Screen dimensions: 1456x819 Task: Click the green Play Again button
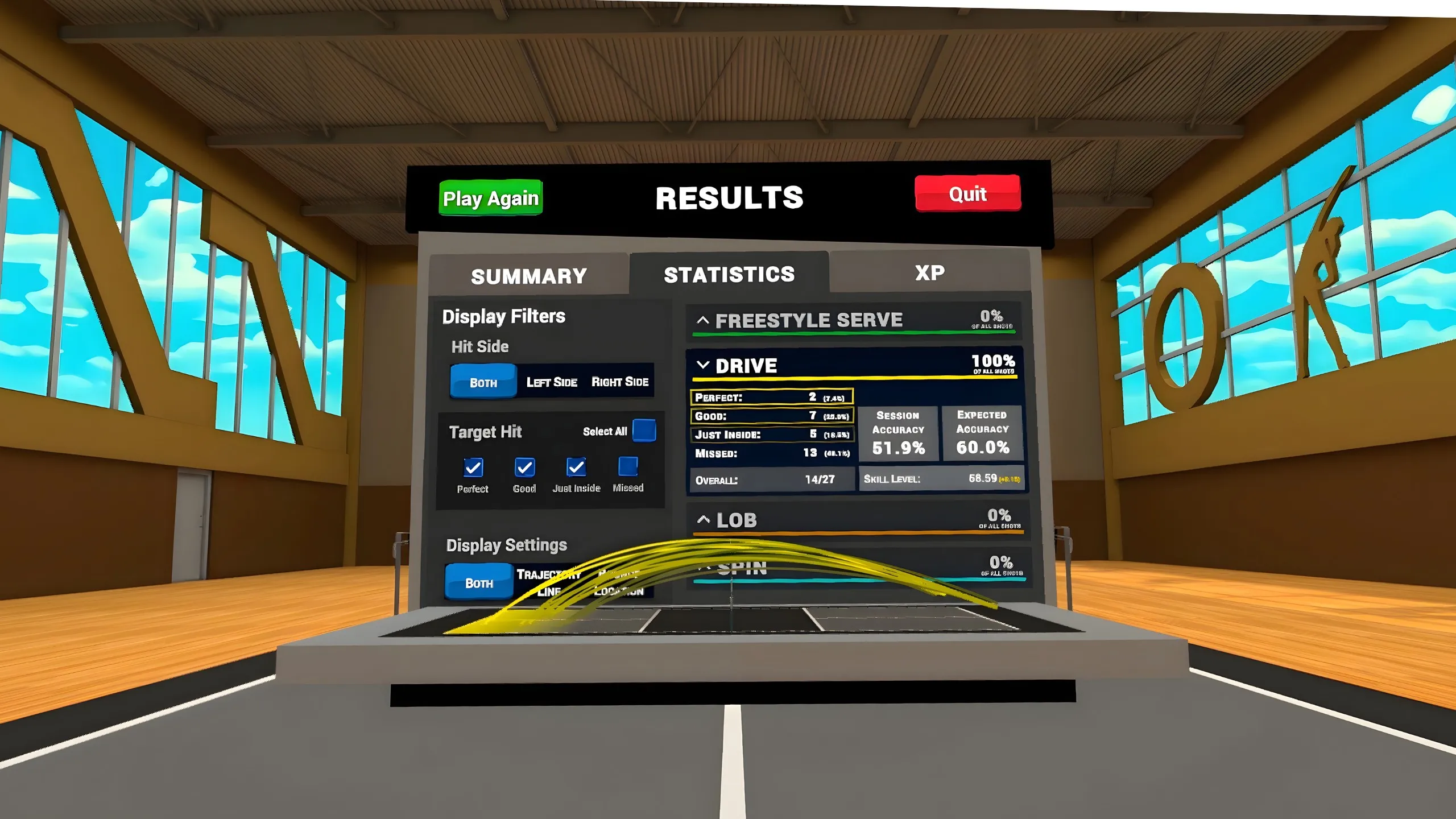pos(490,198)
